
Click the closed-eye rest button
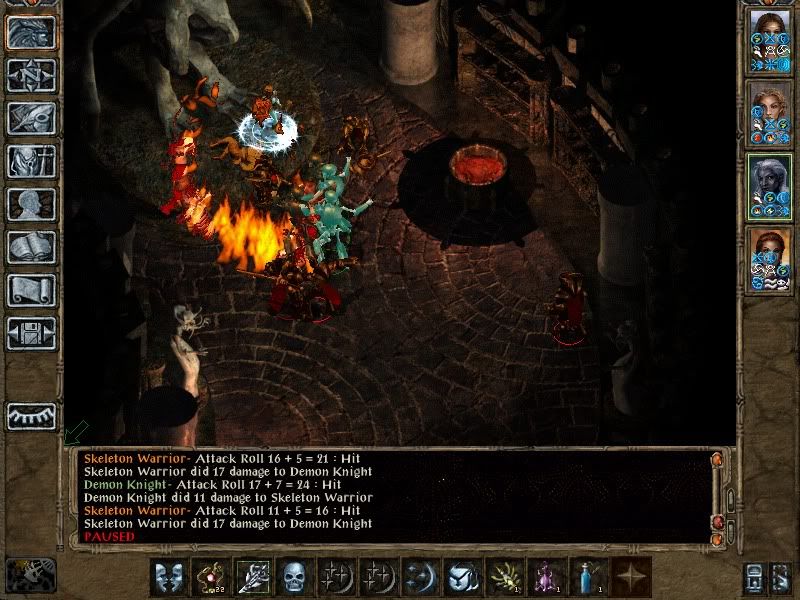coord(31,416)
